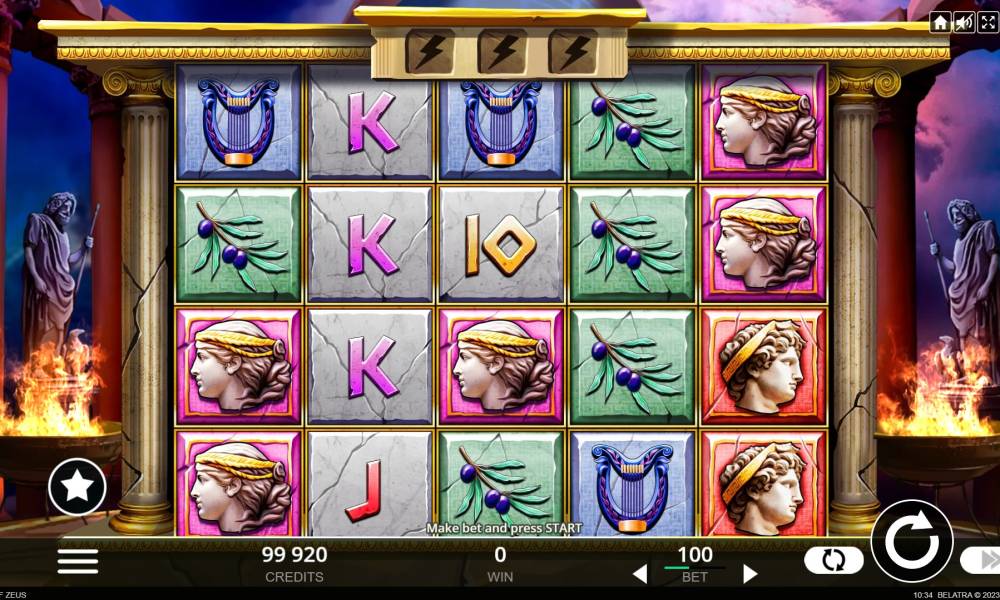The width and height of the screenshot is (1000, 600).
Task: Toggle fullscreen mode
Action: [987, 23]
